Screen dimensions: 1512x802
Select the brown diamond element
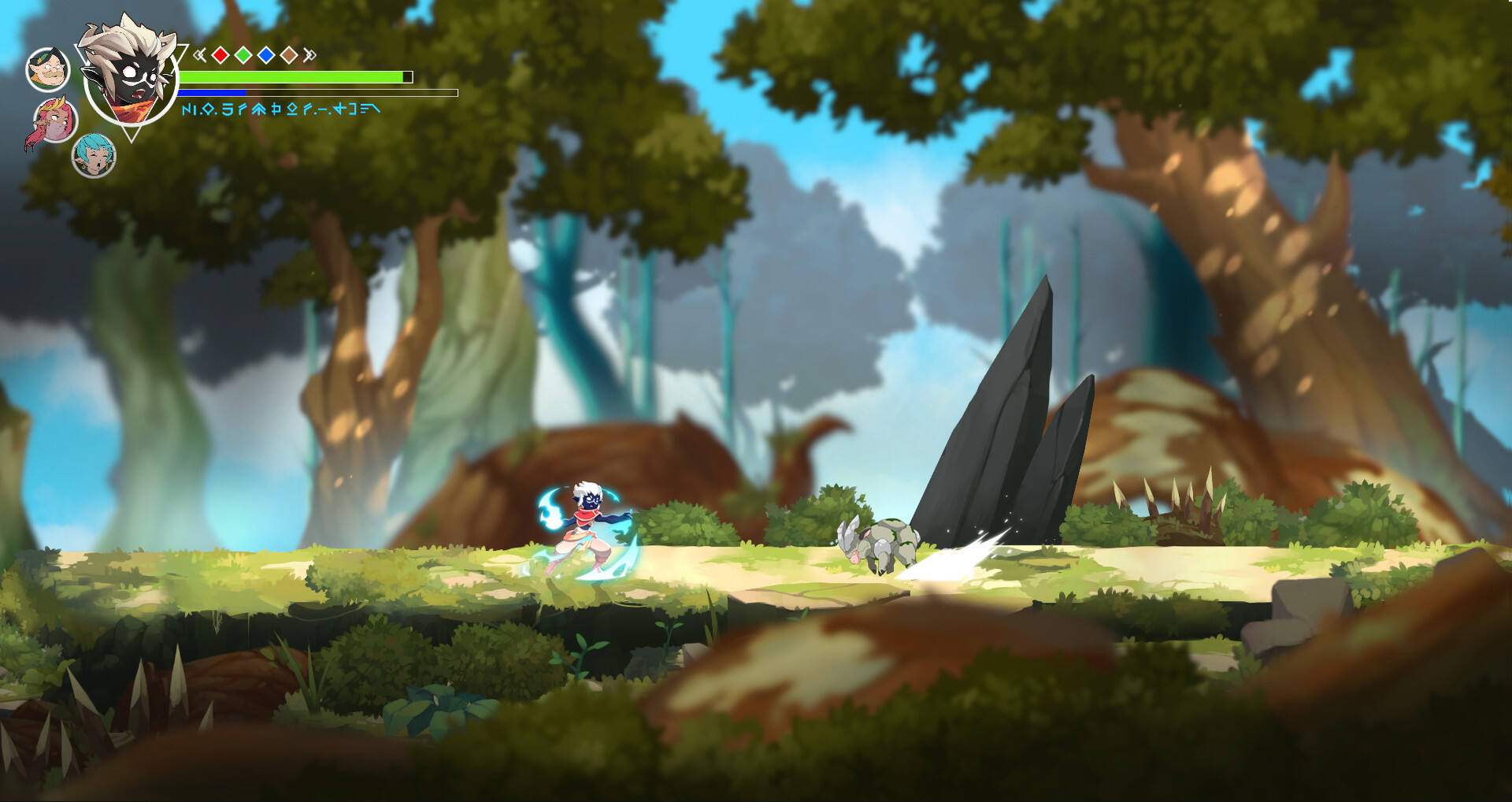289,54
